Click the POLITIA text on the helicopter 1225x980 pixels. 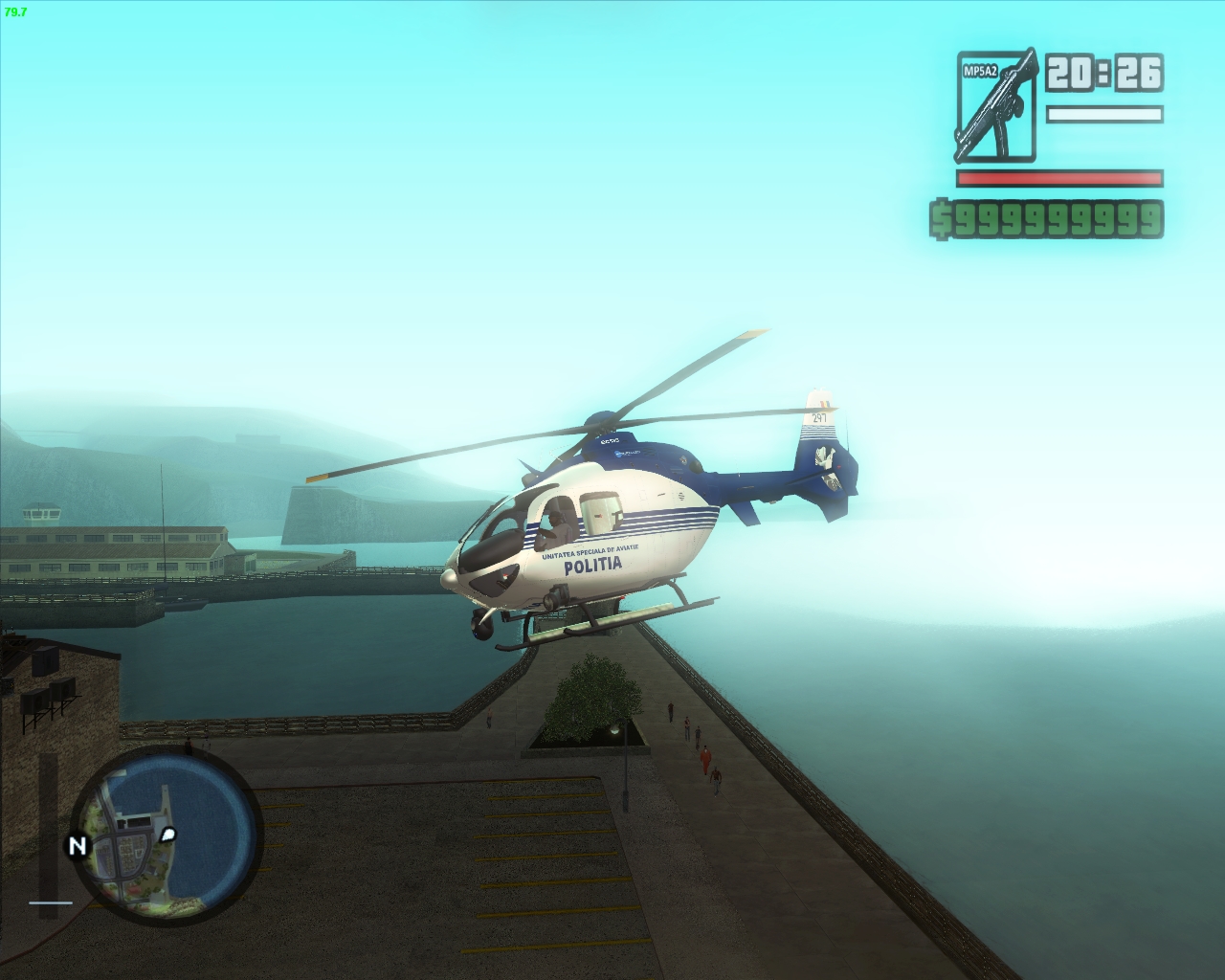click(592, 564)
